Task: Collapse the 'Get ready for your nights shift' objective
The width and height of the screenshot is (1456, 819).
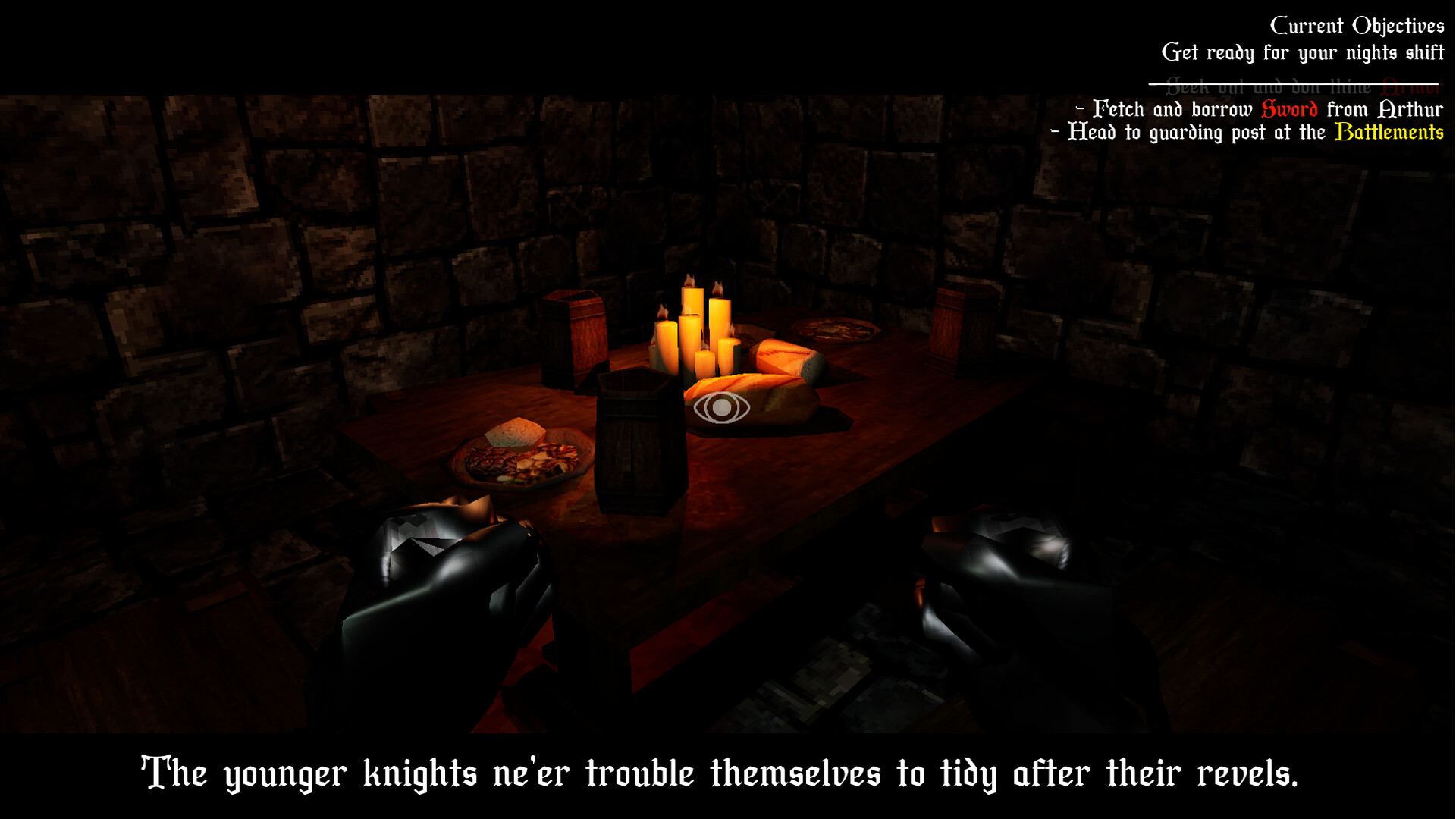Action: pyautogui.click(x=1303, y=52)
